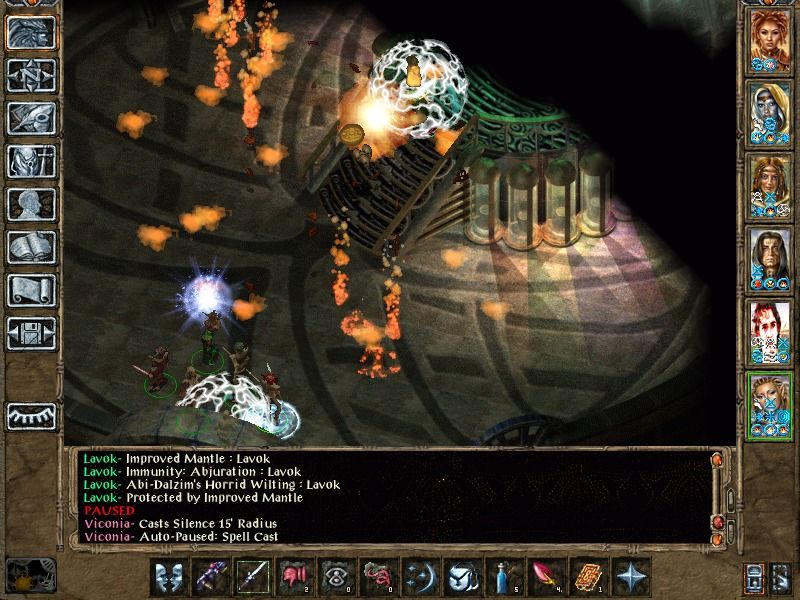
Task: Select the blonde third party portrait
Action: click(769, 187)
